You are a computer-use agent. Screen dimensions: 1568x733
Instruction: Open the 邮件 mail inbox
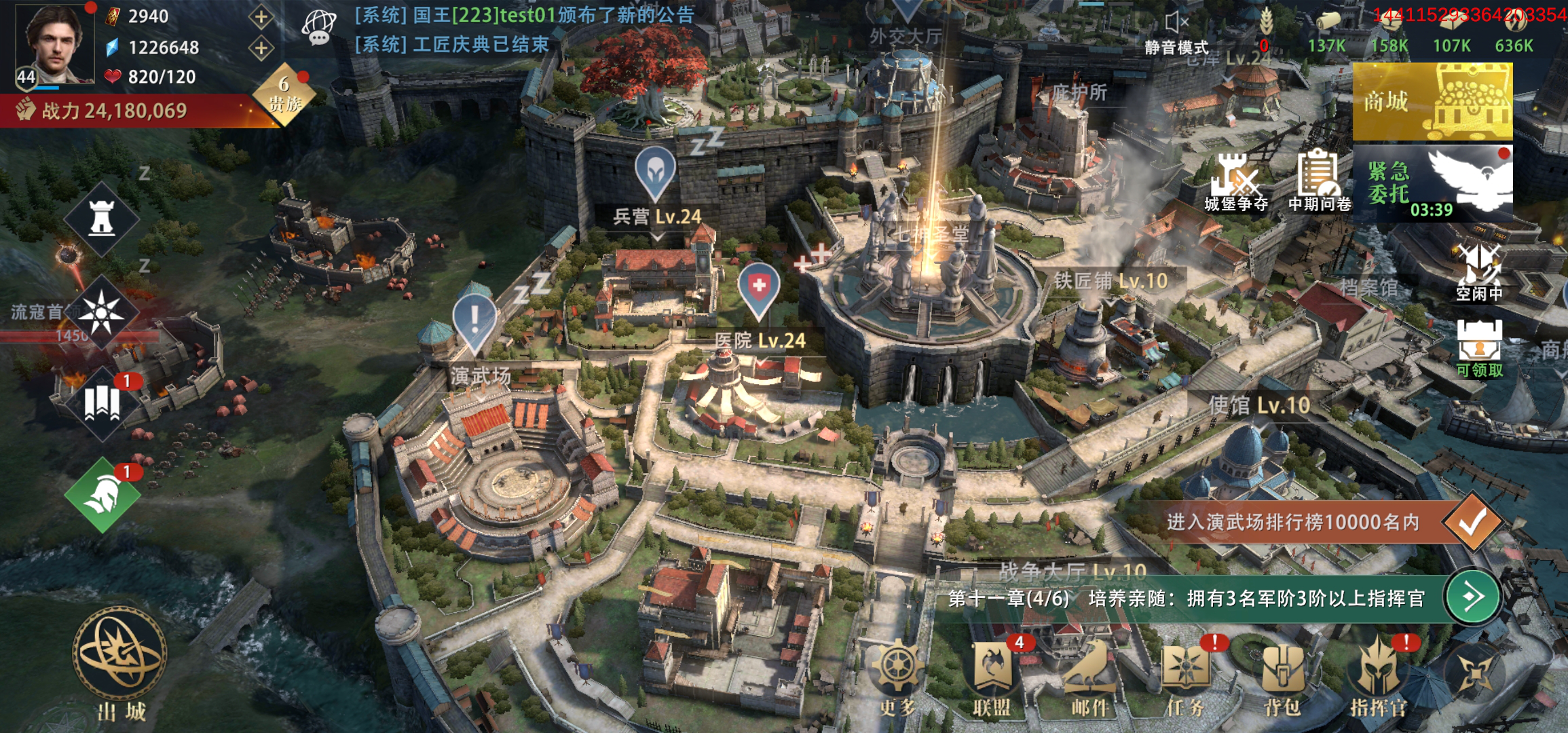pos(1089,677)
